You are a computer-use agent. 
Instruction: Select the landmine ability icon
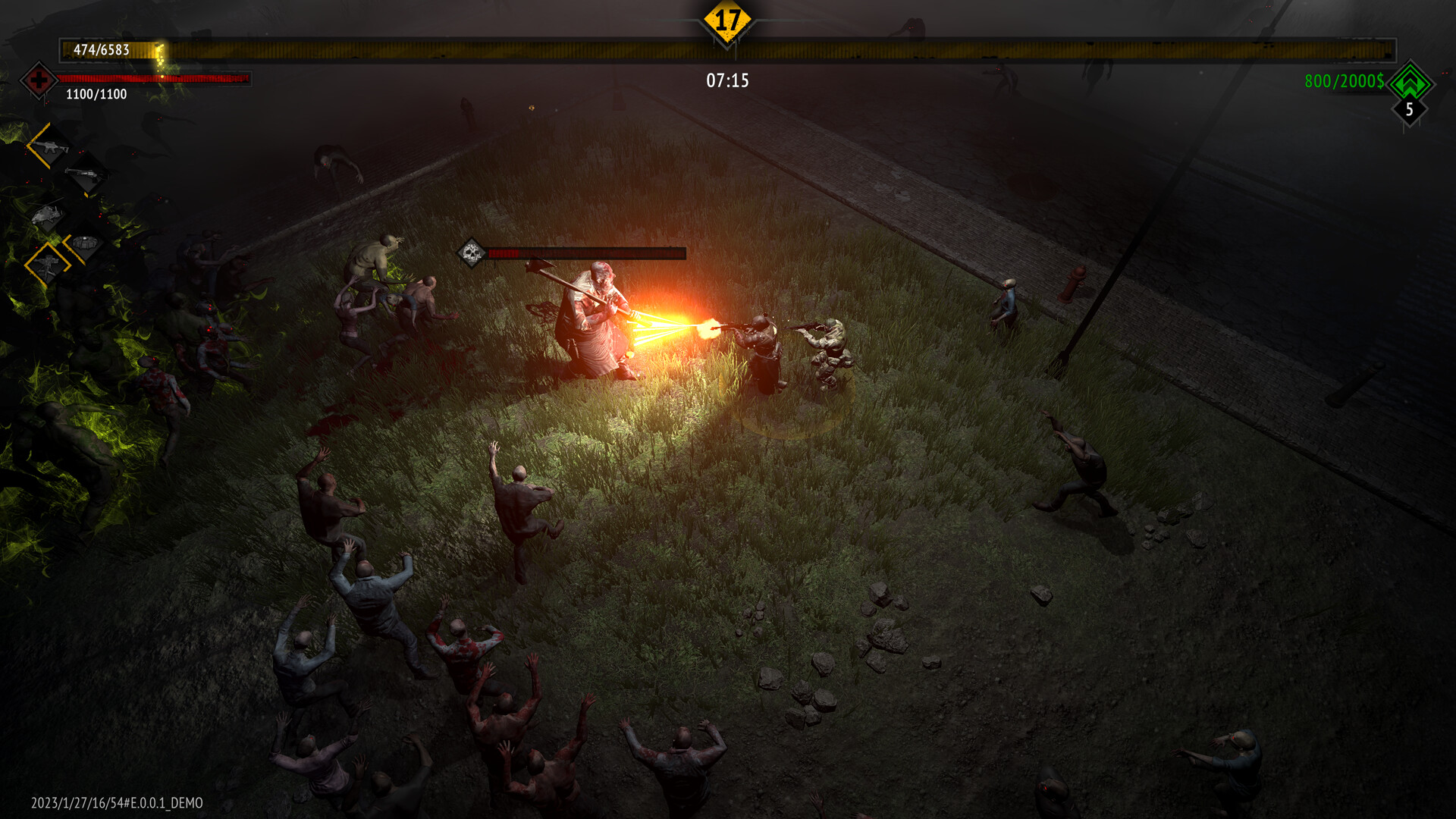[x=84, y=242]
